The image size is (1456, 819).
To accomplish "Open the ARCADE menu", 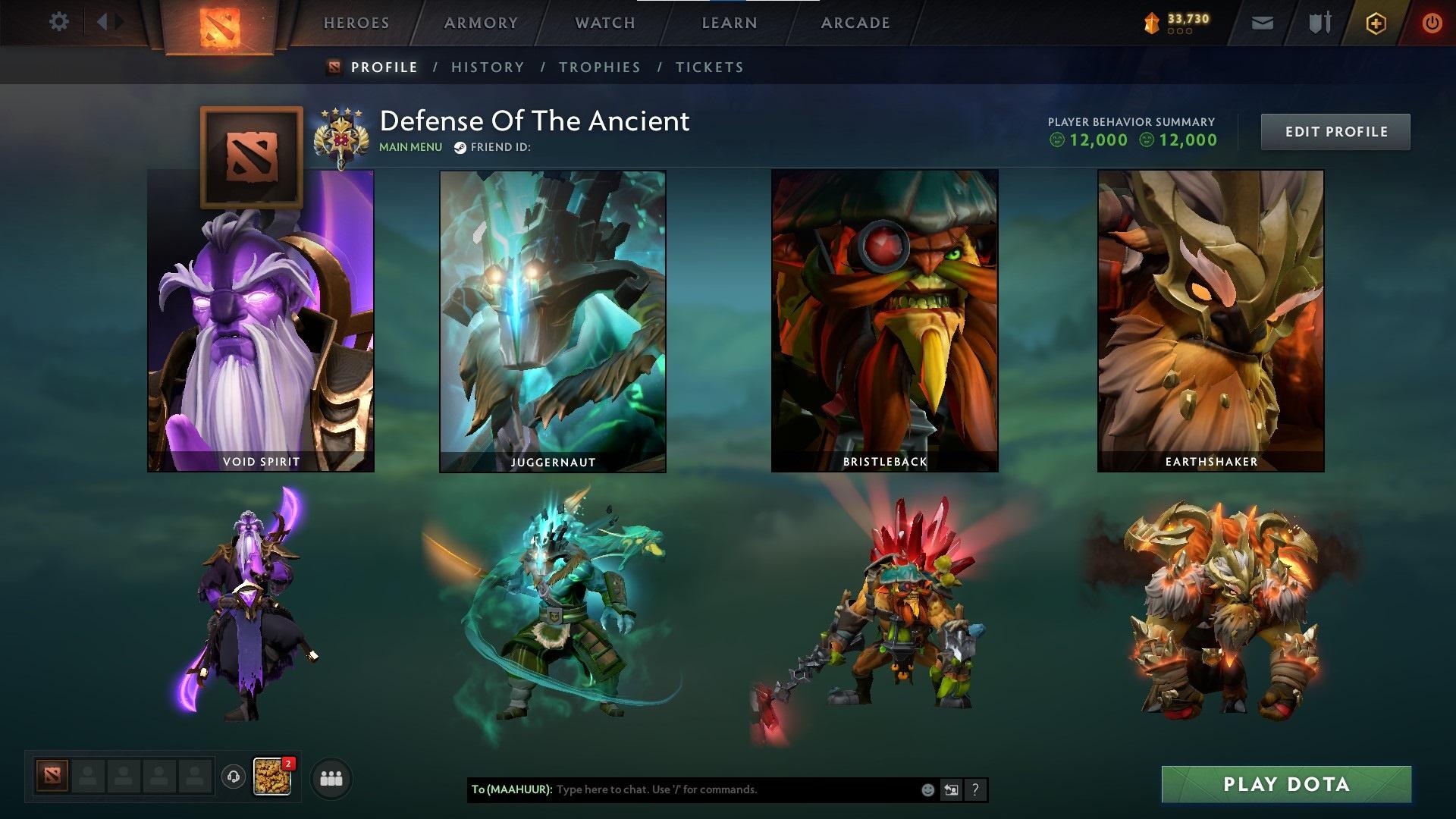I will 855,23.
